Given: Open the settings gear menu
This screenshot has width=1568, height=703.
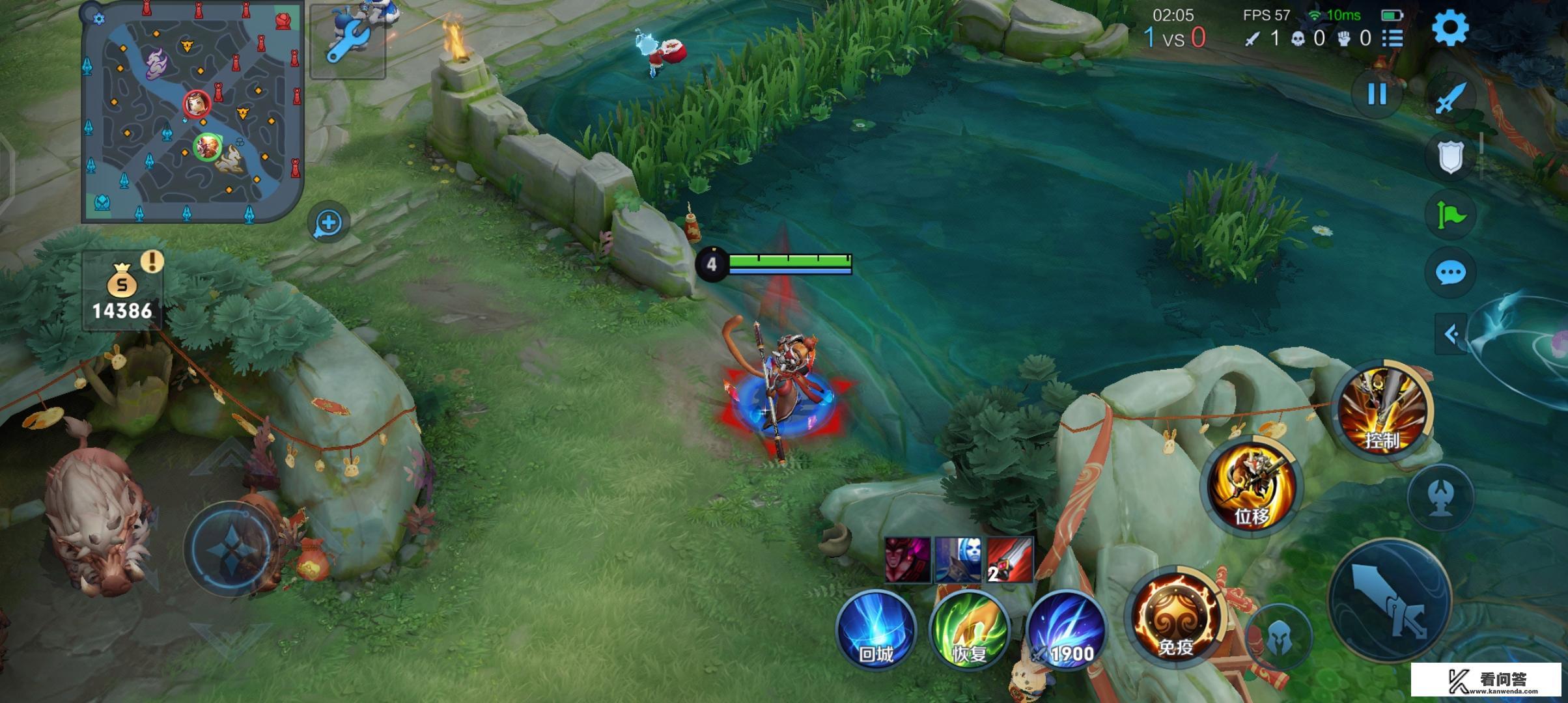Looking at the screenshot, I should (1450, 29).
